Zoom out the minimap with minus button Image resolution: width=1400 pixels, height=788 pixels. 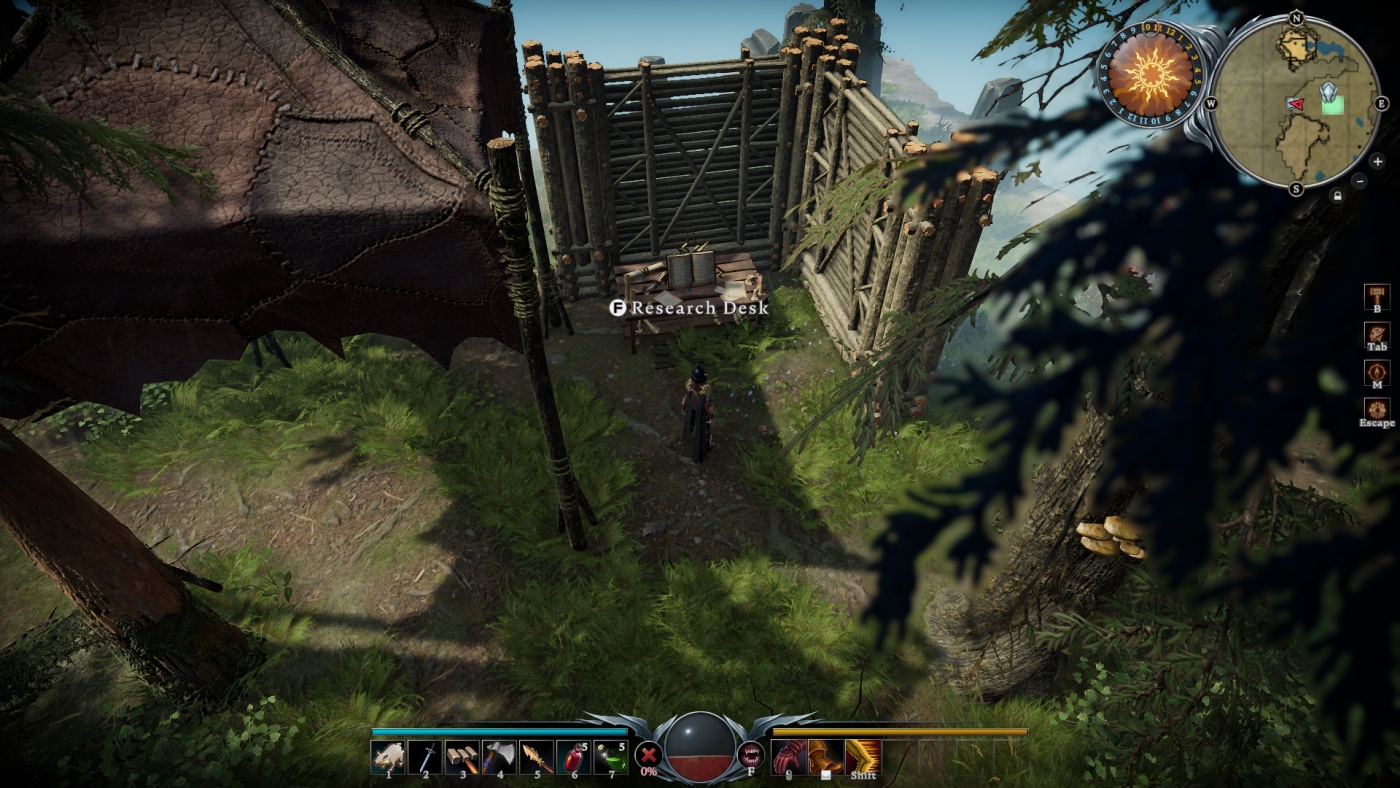point(1359,181)
